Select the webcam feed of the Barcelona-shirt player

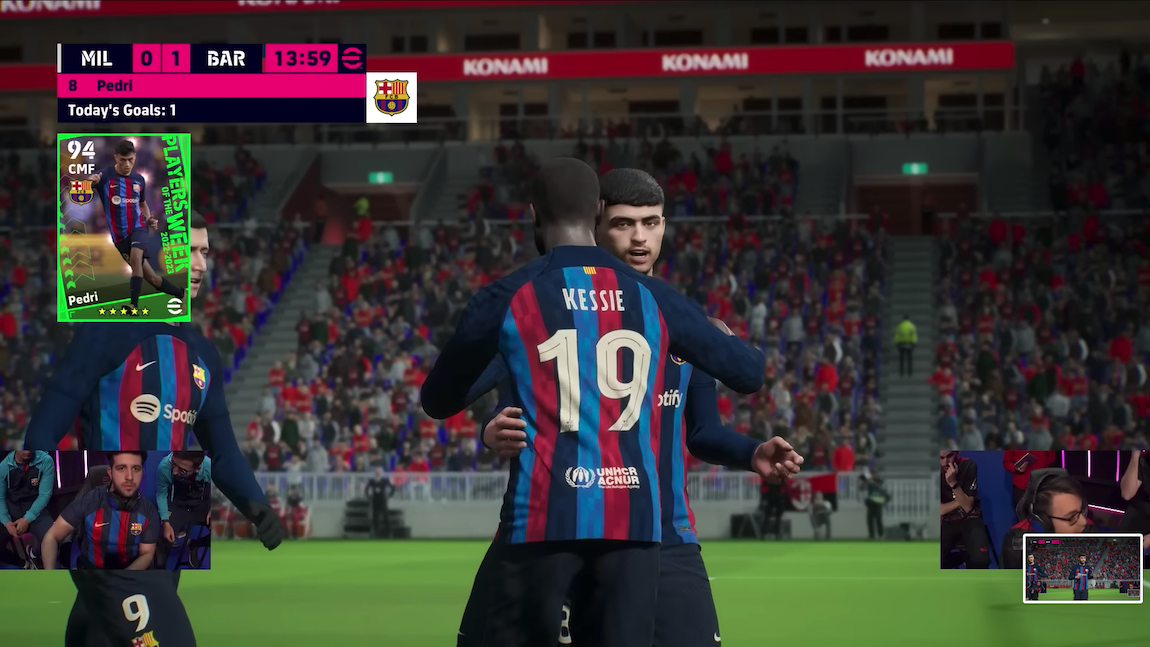point(106,509)
